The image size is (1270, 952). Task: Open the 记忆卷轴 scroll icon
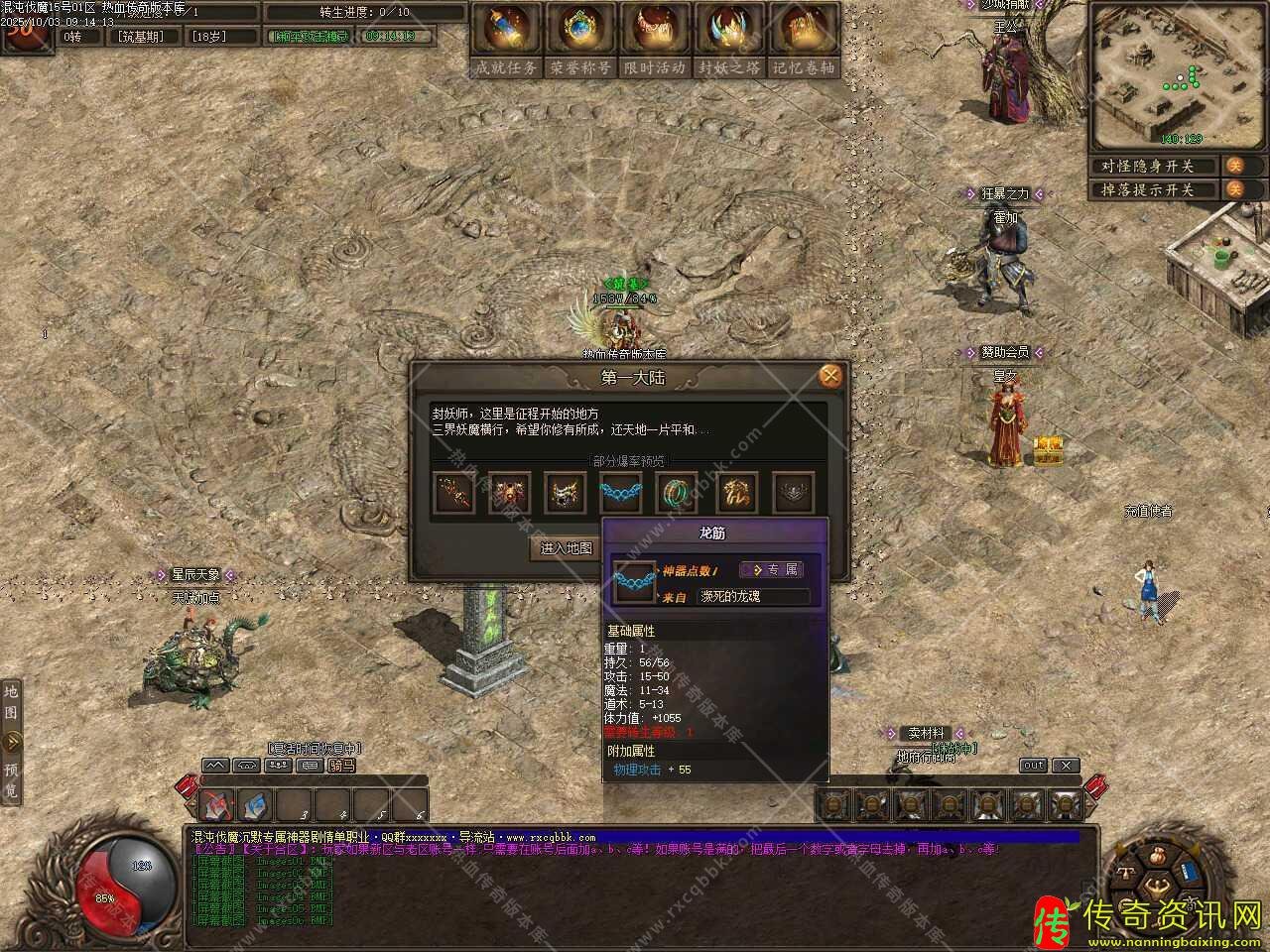pyautogui.click(x=804, y=40)
